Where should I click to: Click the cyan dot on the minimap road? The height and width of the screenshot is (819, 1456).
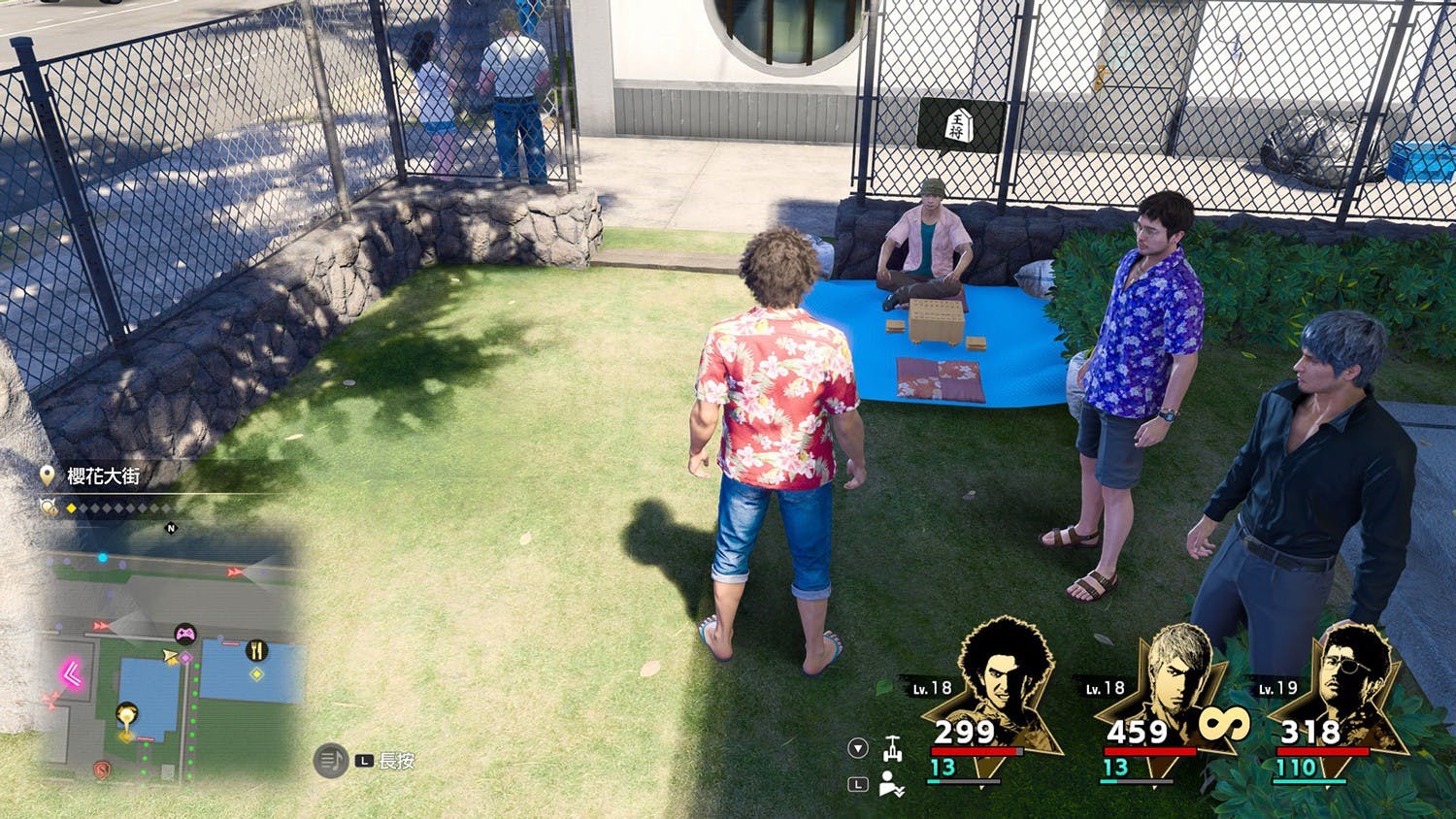click(x=103, y=558)
